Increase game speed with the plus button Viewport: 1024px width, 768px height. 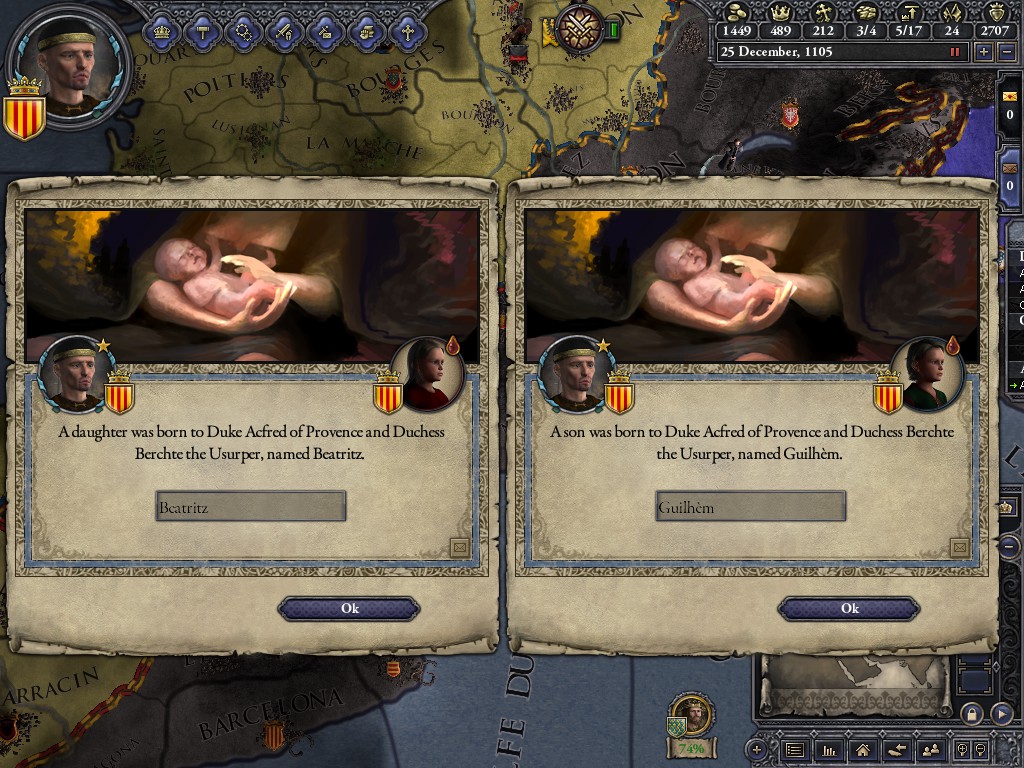click(984, 52)
